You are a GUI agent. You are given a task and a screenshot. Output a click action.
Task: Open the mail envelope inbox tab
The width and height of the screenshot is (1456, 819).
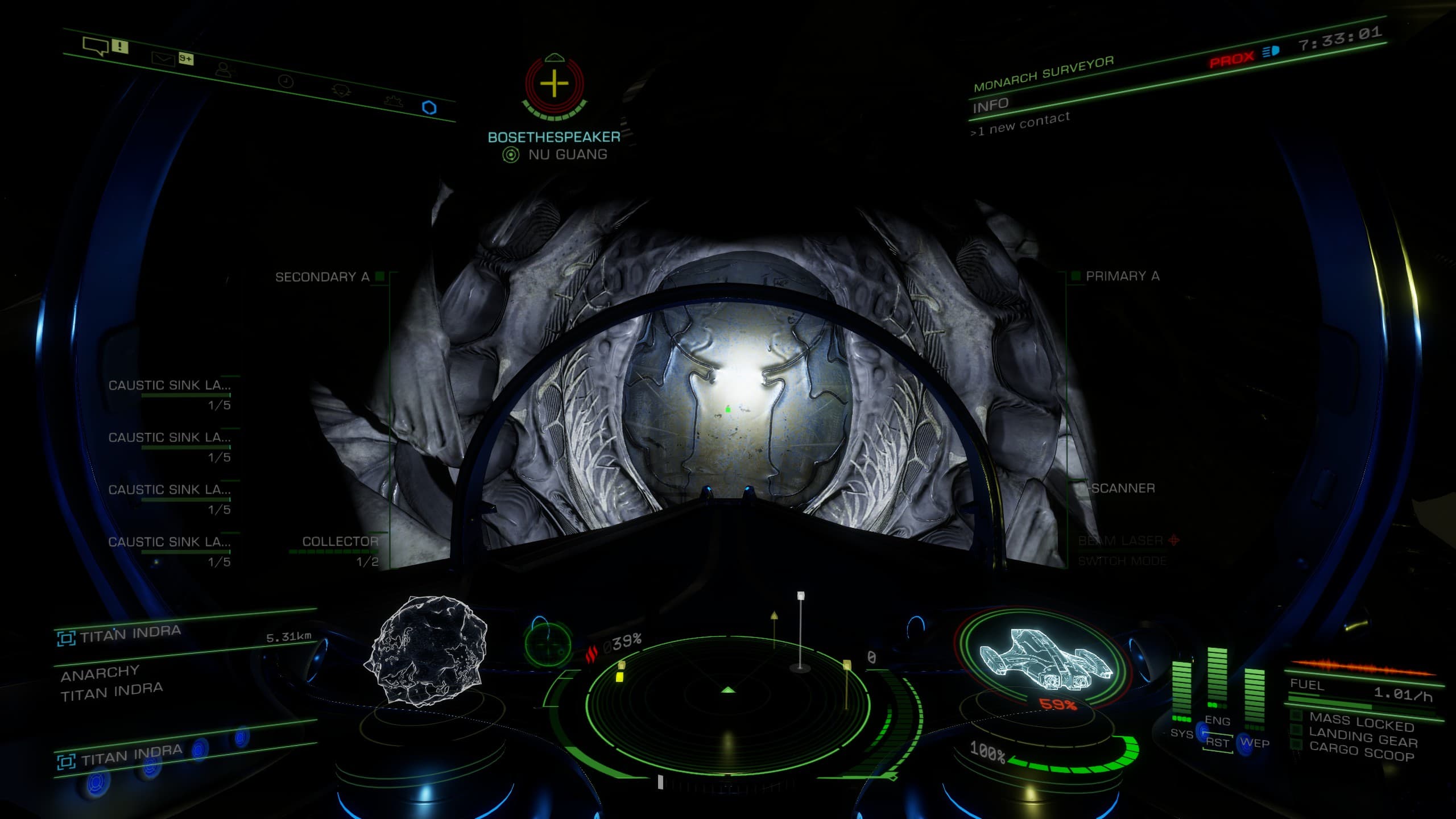[x=163, y=59]
